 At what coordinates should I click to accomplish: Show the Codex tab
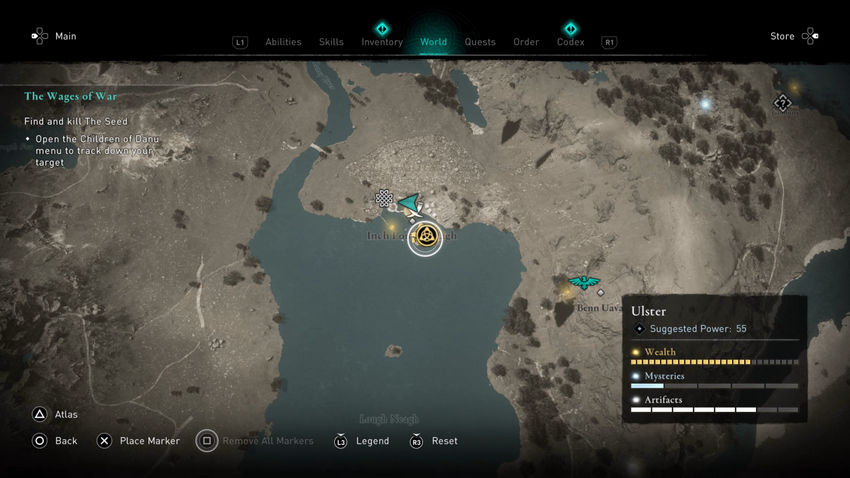(x=570, y=41)
